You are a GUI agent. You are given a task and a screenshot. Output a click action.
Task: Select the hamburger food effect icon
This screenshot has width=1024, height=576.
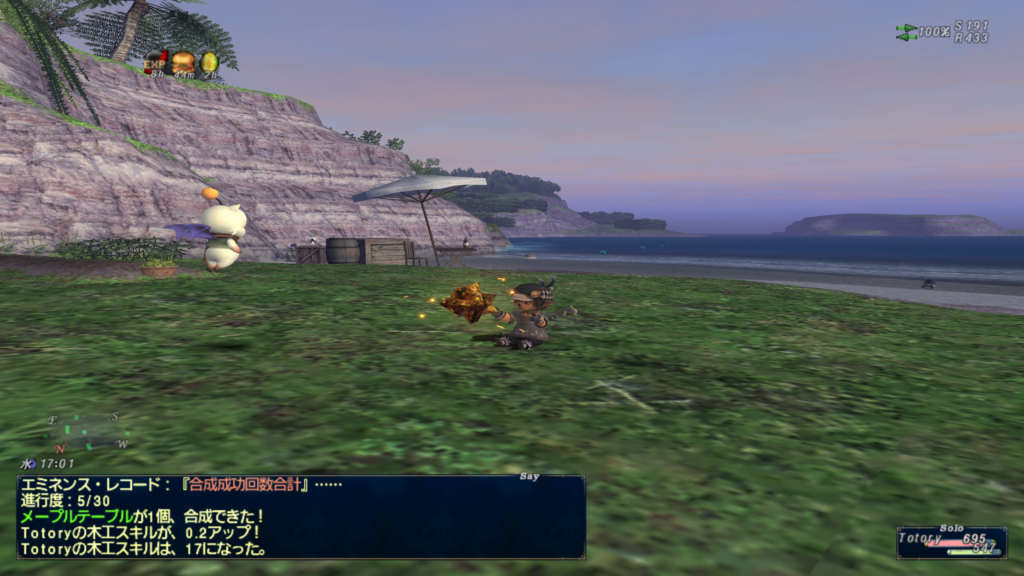point(183,62)
